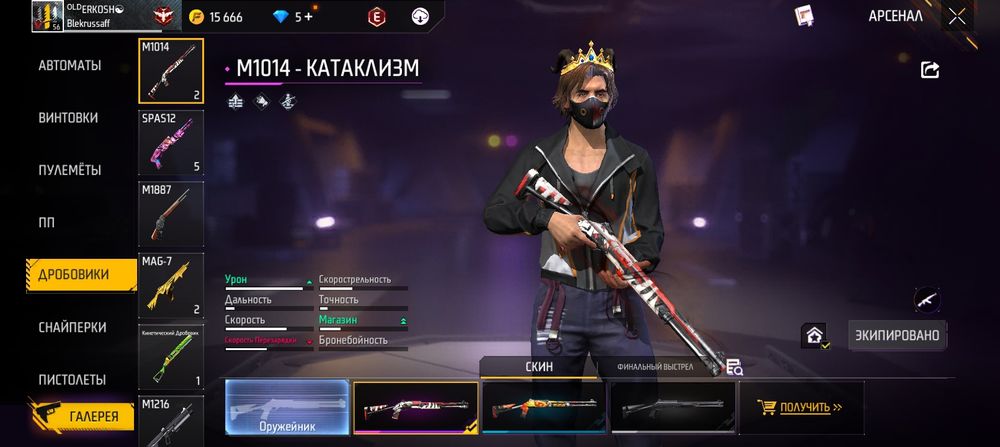Select the orange flame M1014 skin
The width and height of the screenshot is (1000, 447).
pyautogui.click(x=543, y=407)
